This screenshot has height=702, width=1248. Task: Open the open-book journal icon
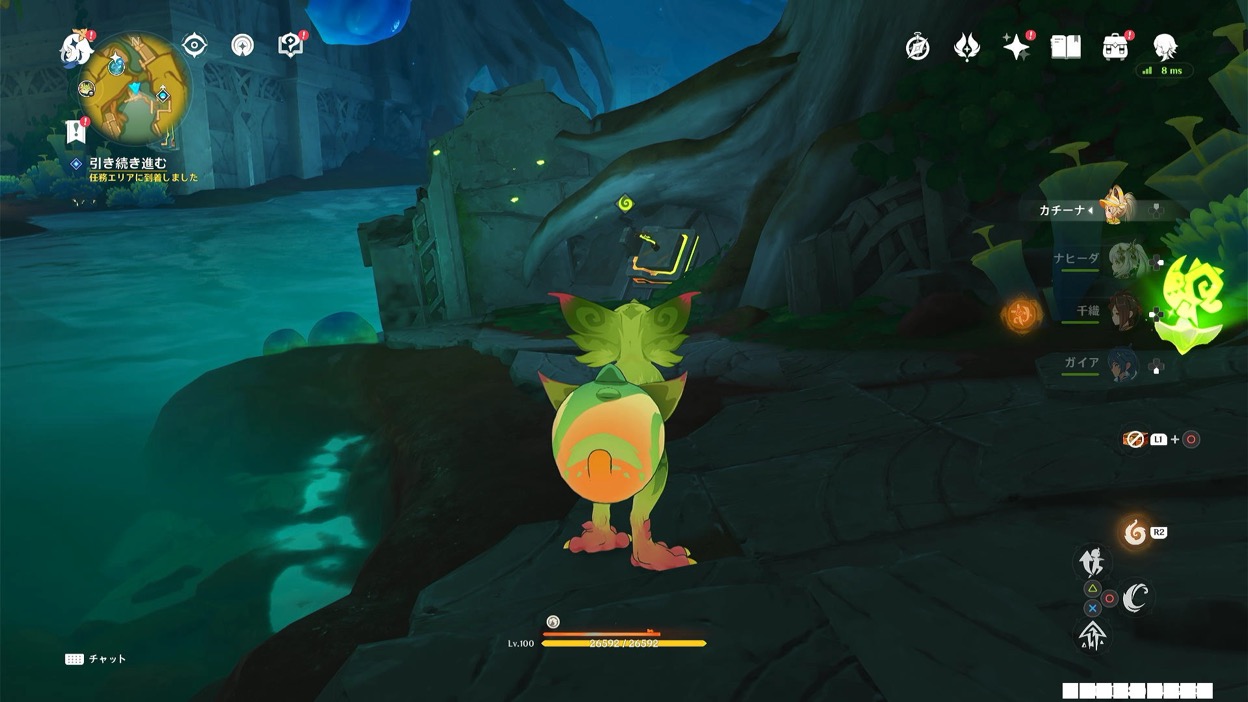tap(1066, 47)
